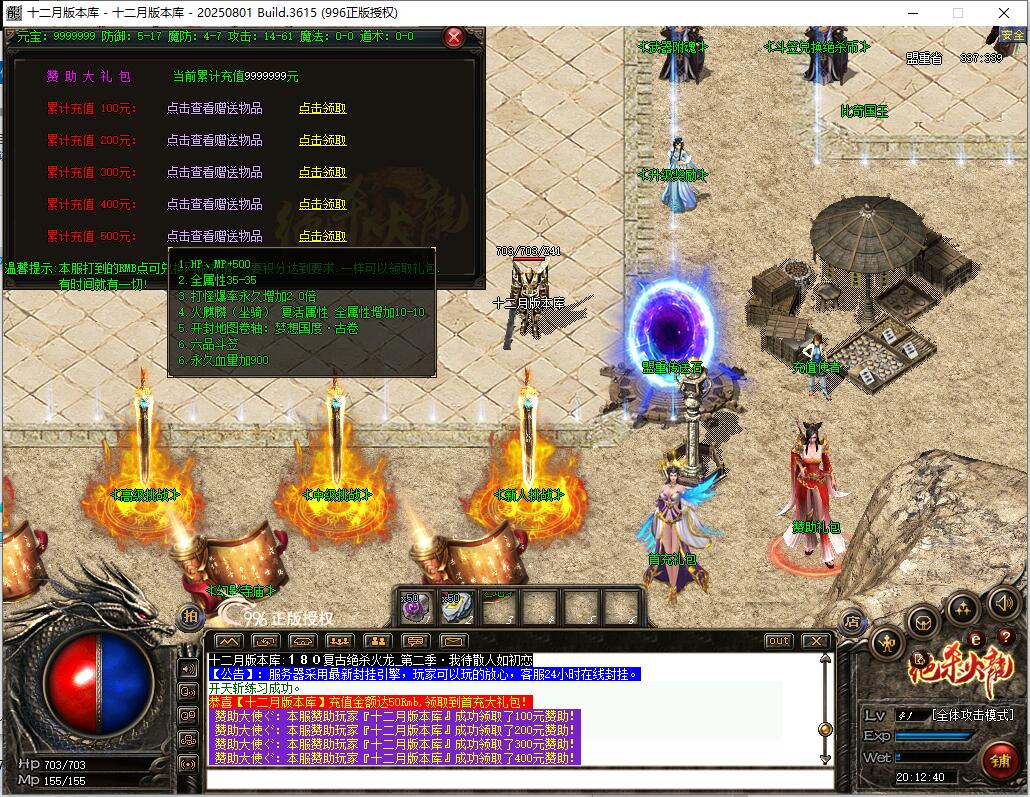The height and width of the screenshot is (797, 1030).
Task: Toggle the speaker sound icon
Action: point(1003,603)
